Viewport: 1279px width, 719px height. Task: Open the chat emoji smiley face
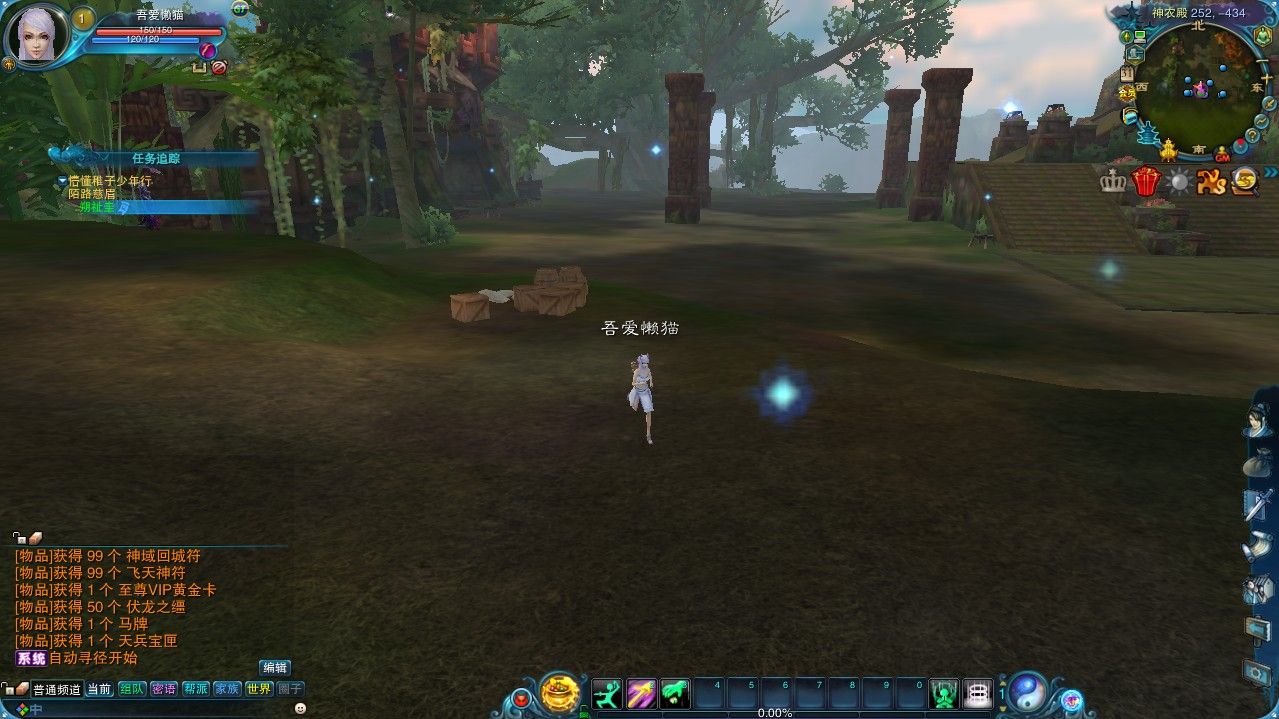point(300,708)
